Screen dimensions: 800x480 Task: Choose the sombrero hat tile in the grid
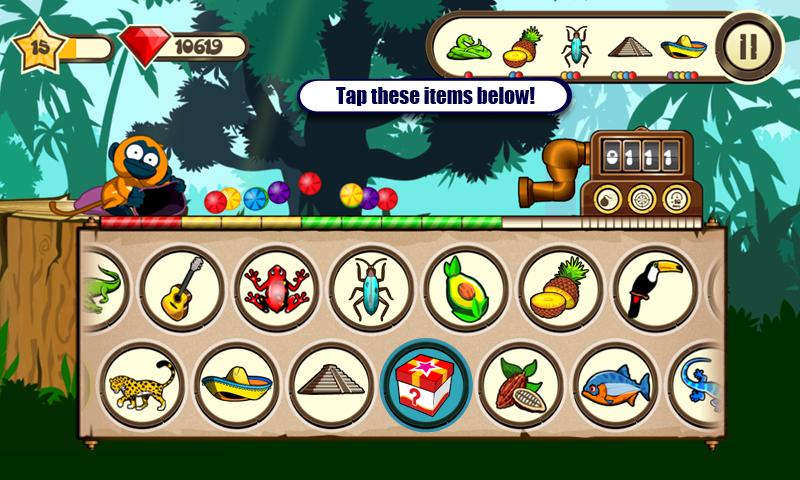click(236, 385)
